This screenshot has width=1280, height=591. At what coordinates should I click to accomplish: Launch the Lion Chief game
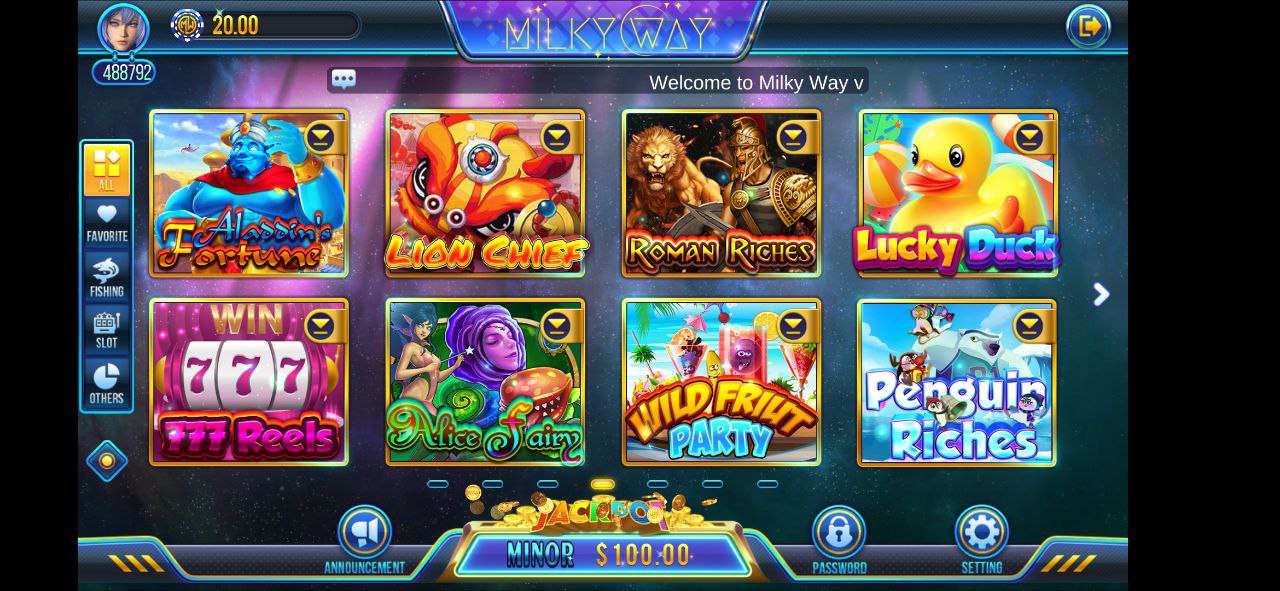click(485, 195)
